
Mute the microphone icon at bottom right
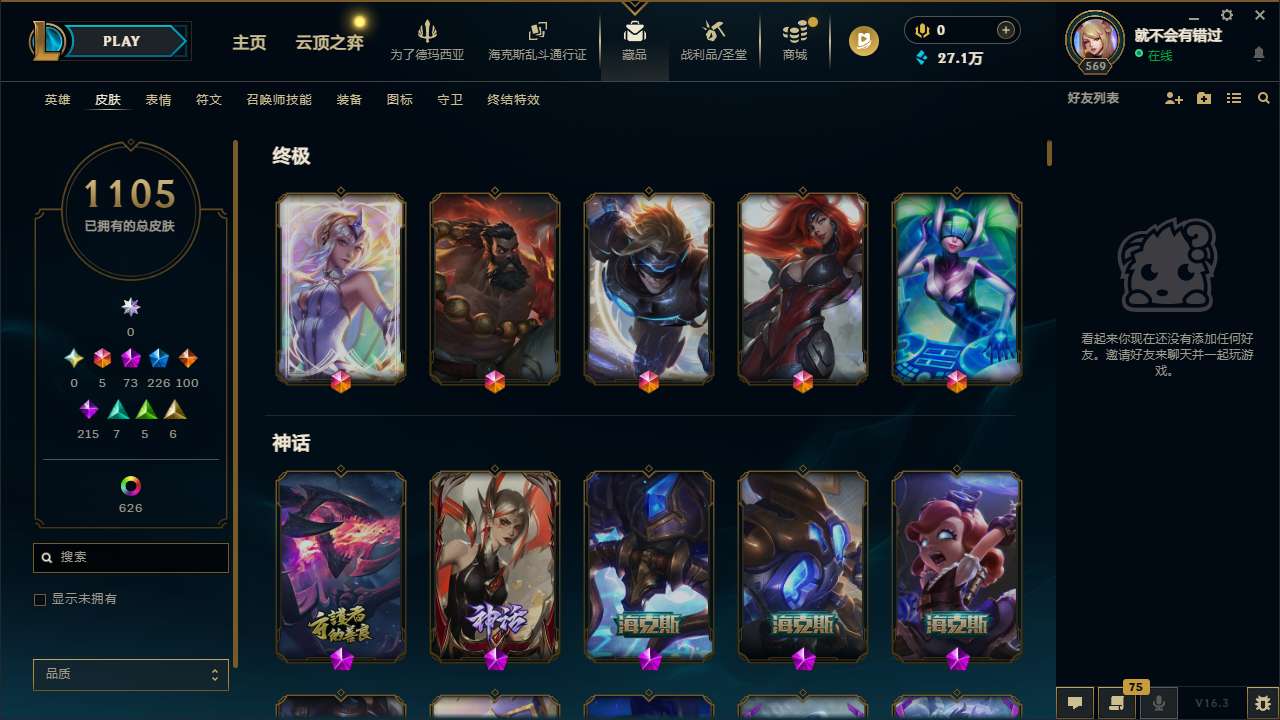(1160, 703)
